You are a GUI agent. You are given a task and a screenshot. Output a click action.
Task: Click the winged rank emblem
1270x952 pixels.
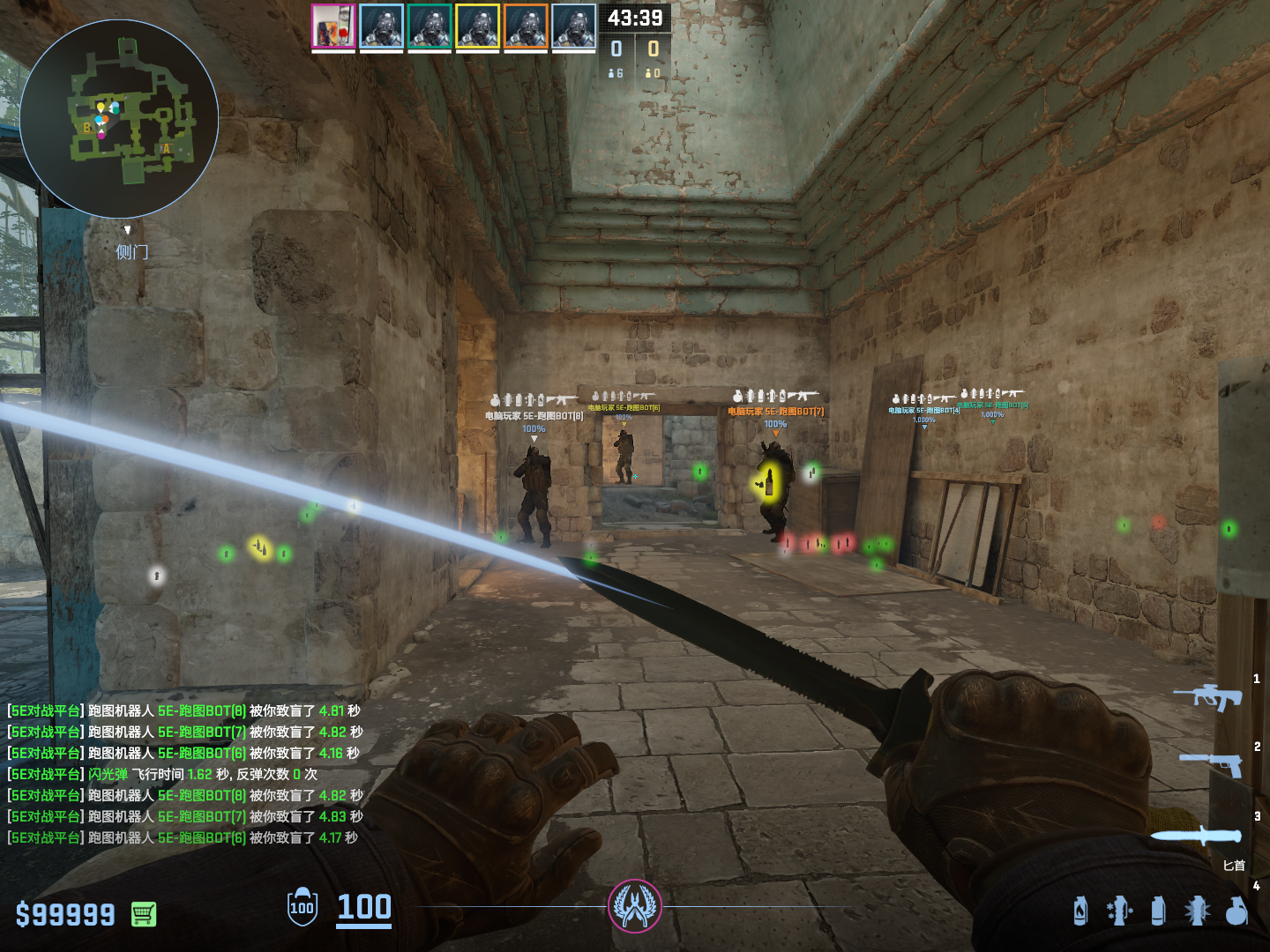click(x=635, y=906)
